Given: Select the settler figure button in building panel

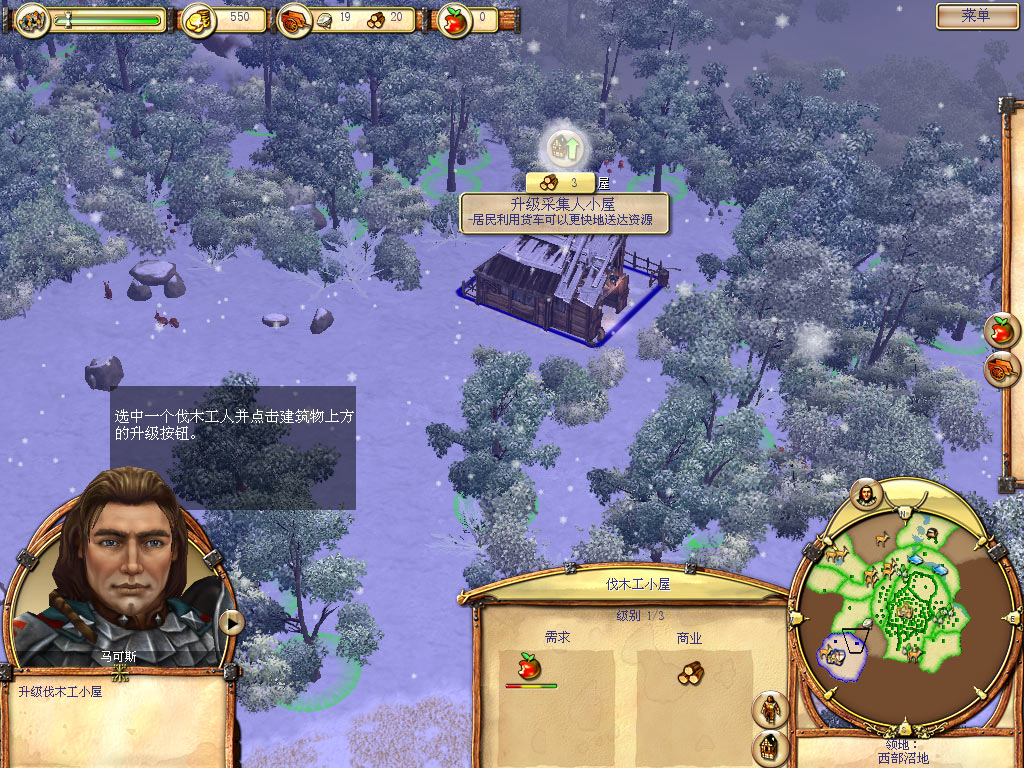Looking at the screenshot, I should (x=770, y=709).
